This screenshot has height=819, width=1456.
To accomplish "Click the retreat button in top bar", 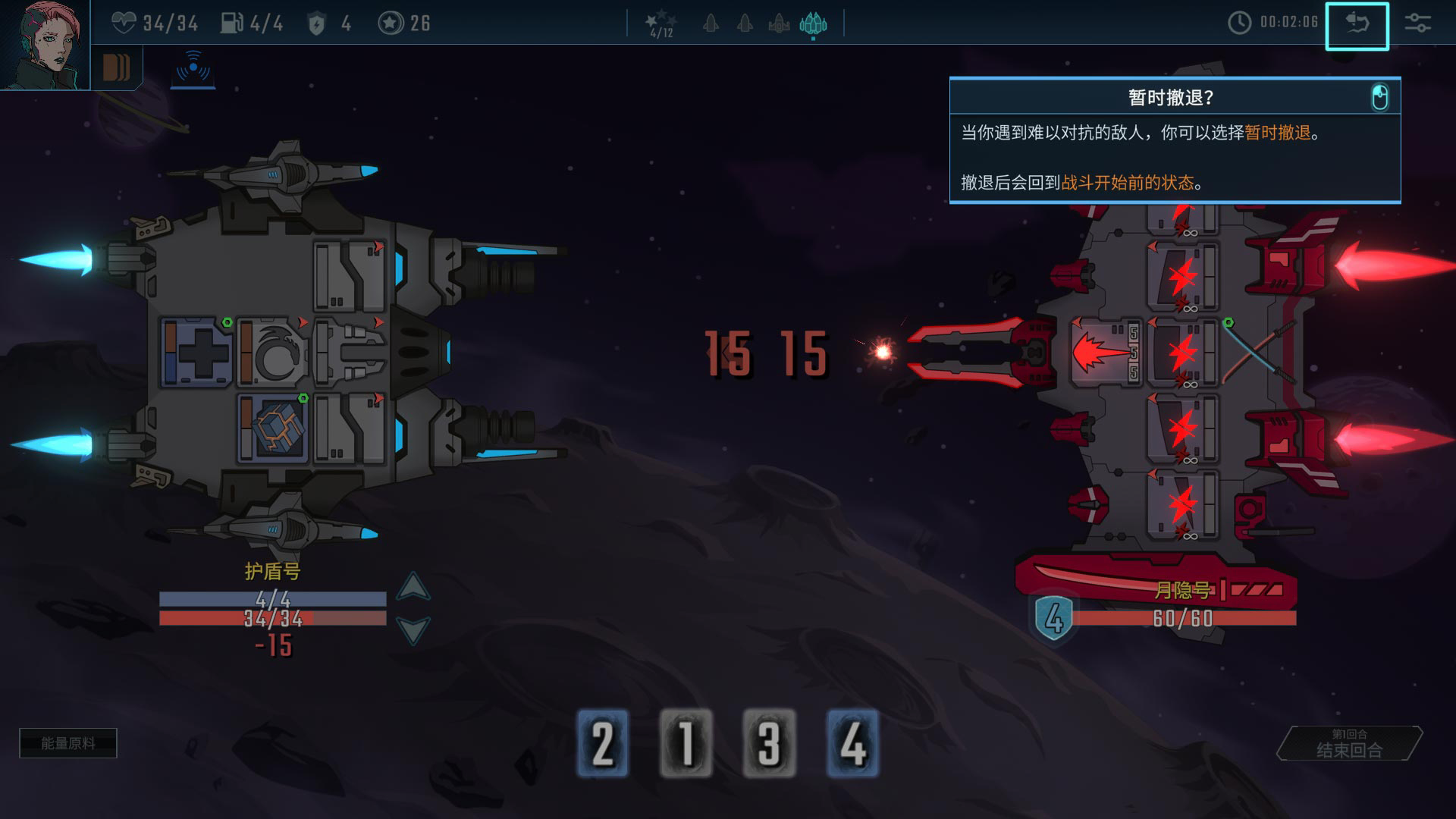I will 1357,26.
